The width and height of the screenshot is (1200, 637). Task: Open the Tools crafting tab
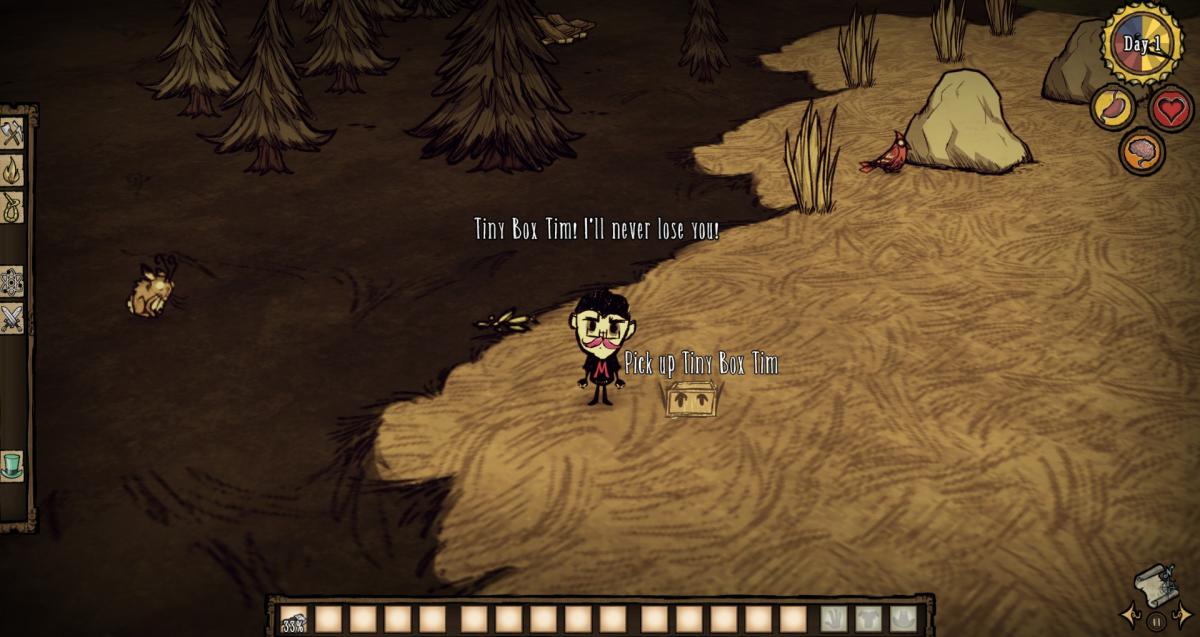pyautogui.click(x=12, y=132)
